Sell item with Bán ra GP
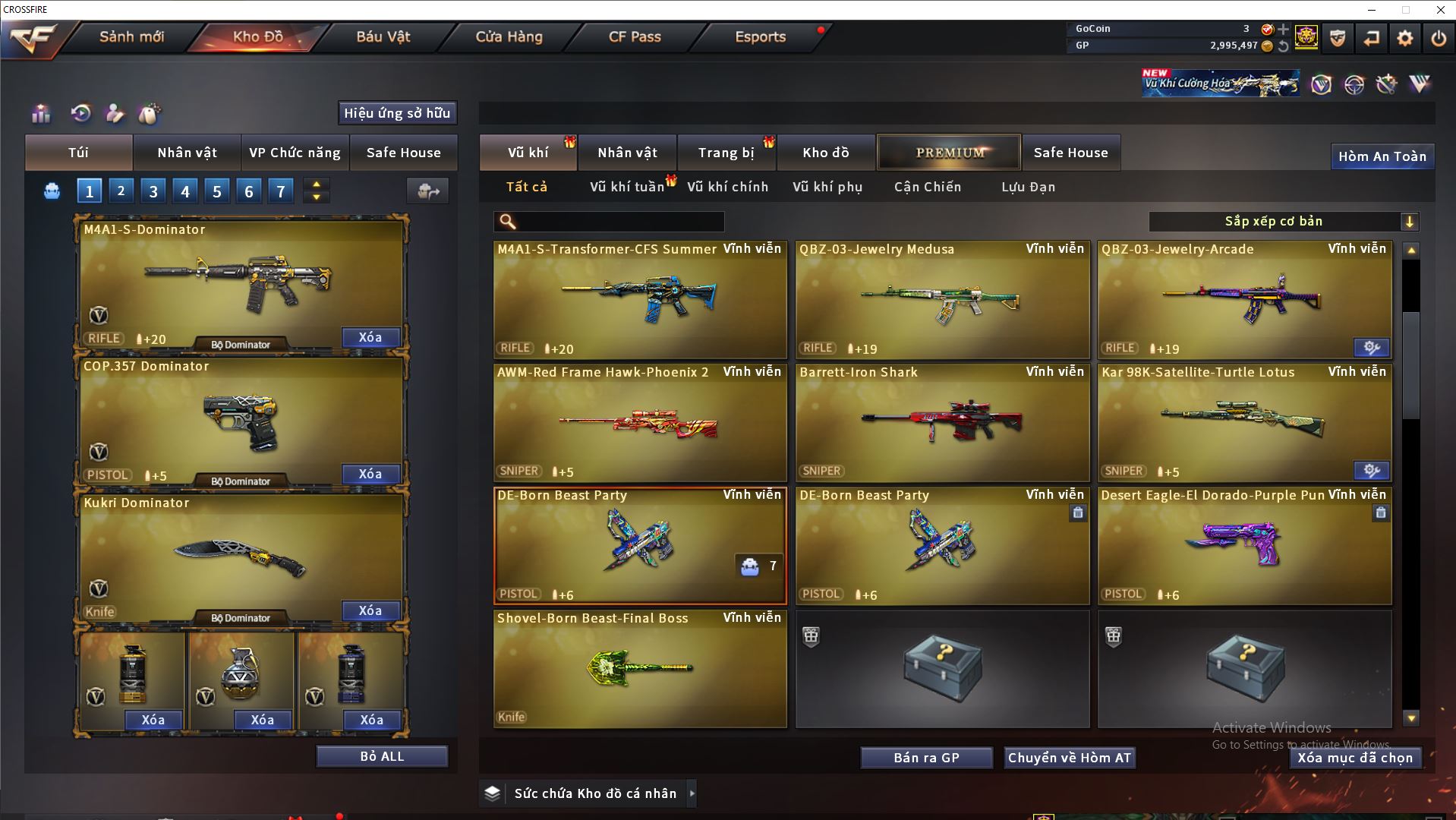 926,758
